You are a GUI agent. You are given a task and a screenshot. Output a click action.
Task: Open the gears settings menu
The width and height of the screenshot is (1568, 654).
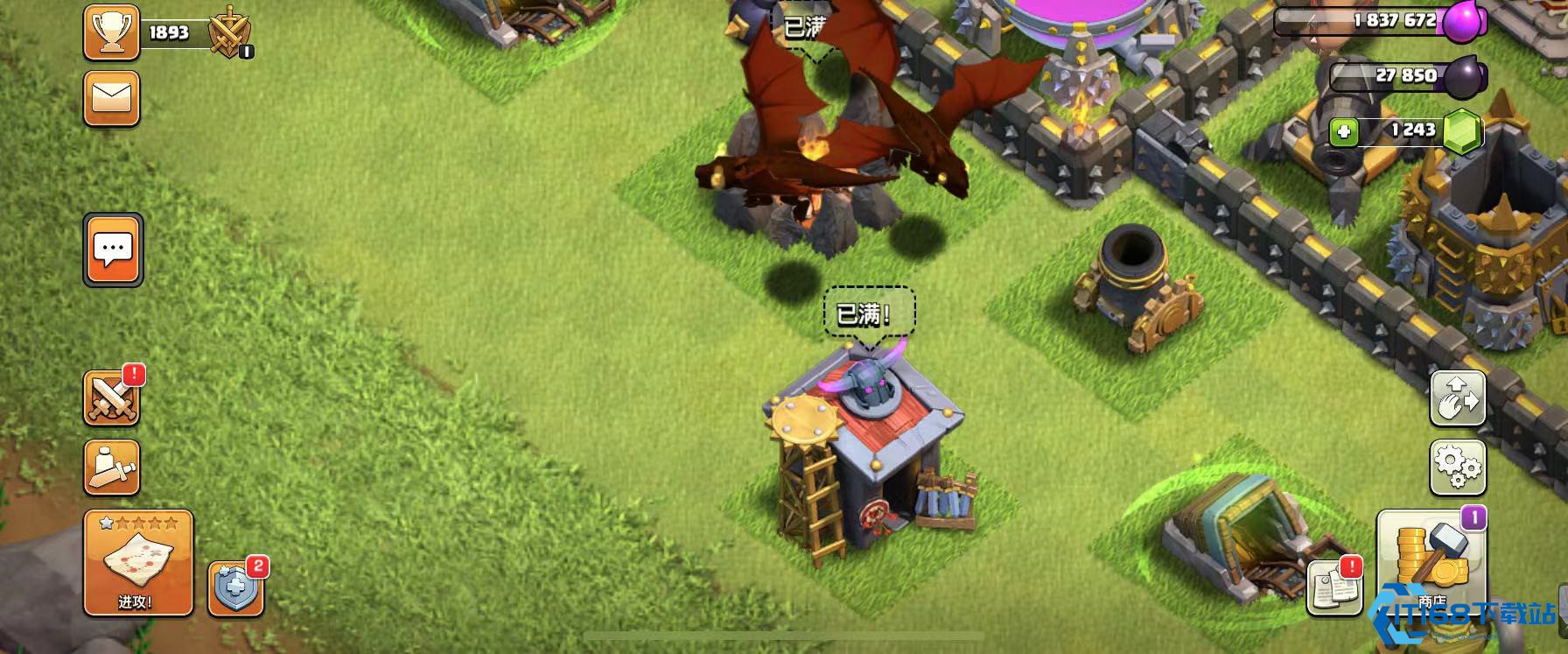tap(1457, 468)
